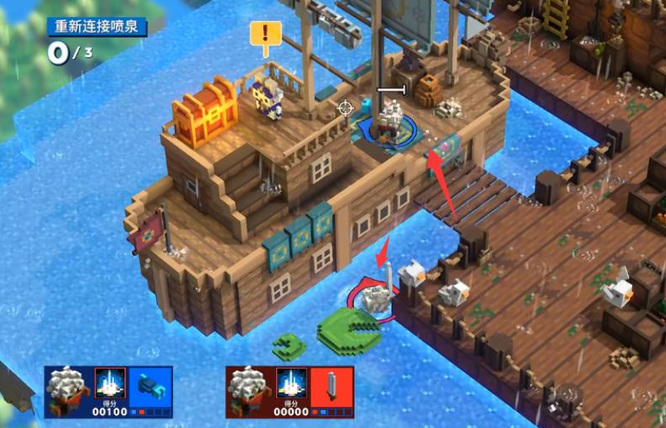Select the red player's sword weapon slot
The width and height of the screenshot is (666, 428).
point(332,385)
